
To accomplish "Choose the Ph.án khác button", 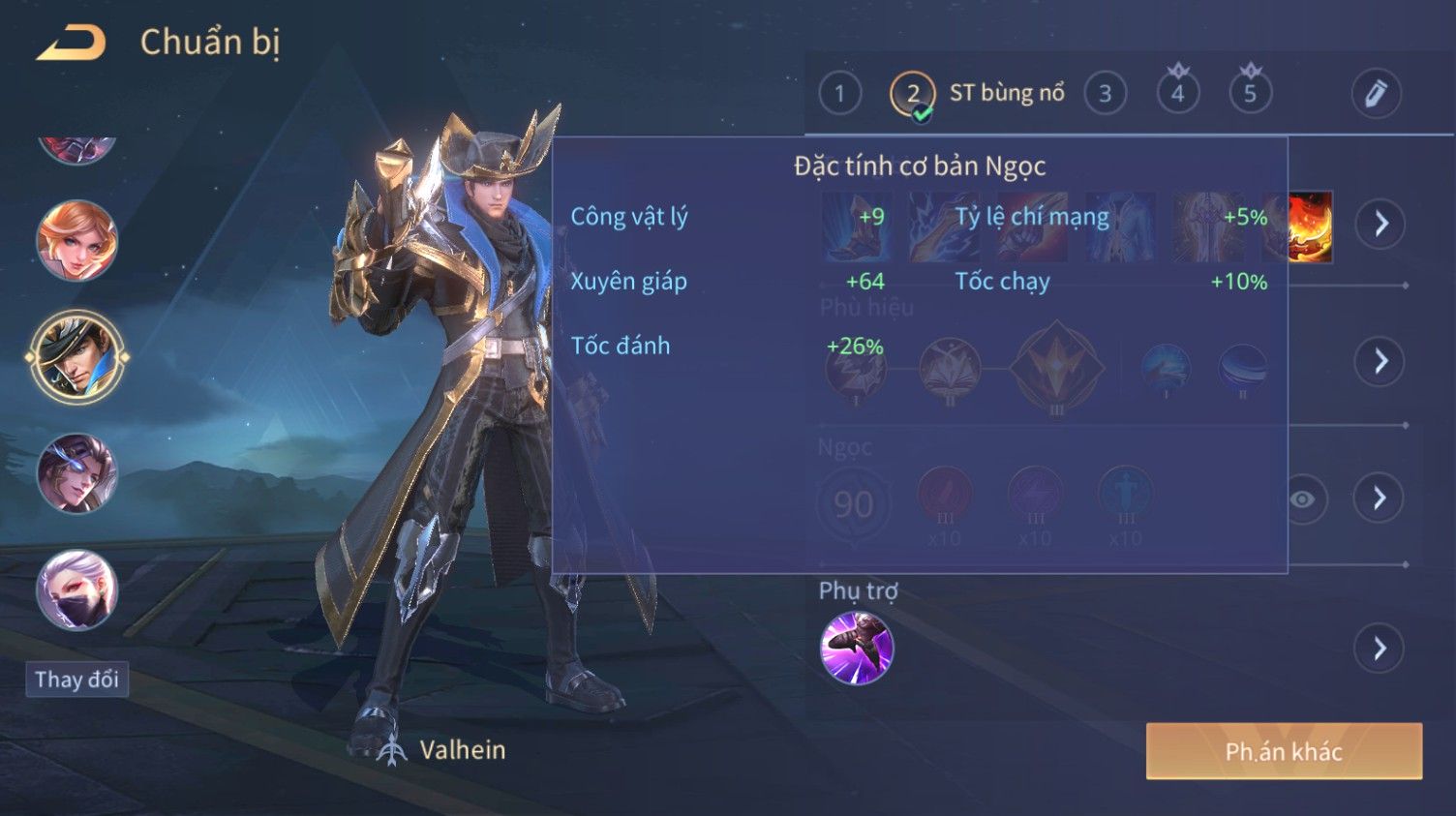I will [1284, 751].
